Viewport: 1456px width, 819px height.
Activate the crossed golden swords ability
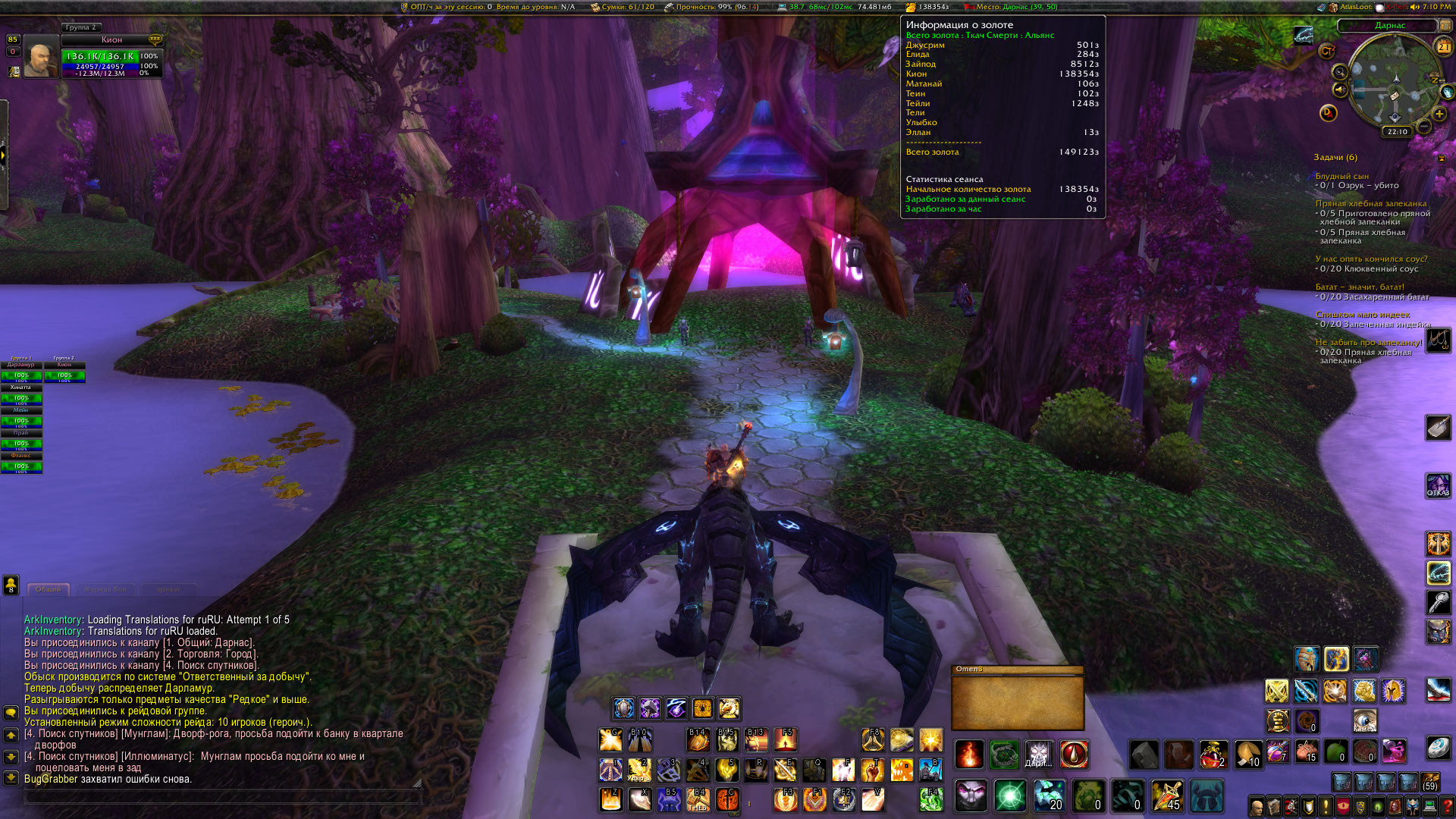click(1276, 691)
